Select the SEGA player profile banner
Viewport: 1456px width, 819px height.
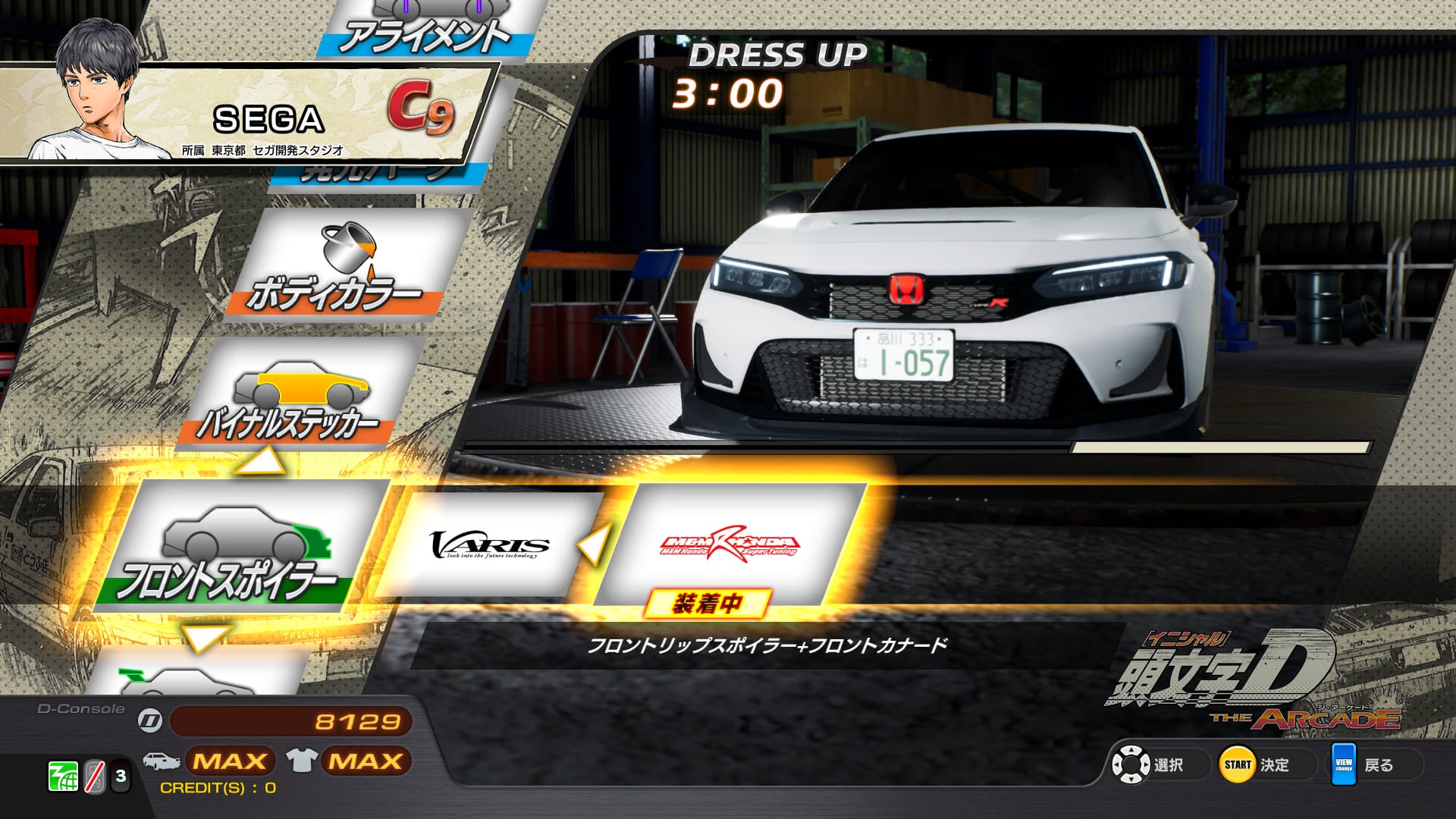tap(250, 114)
